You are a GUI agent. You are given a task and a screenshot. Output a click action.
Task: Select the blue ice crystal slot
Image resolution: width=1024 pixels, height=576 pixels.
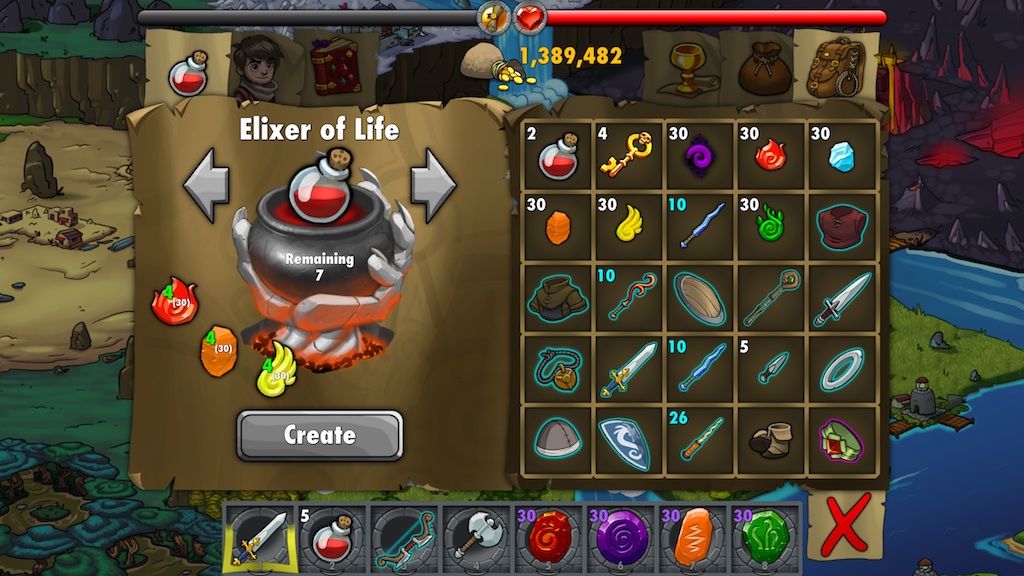point(842,155)
